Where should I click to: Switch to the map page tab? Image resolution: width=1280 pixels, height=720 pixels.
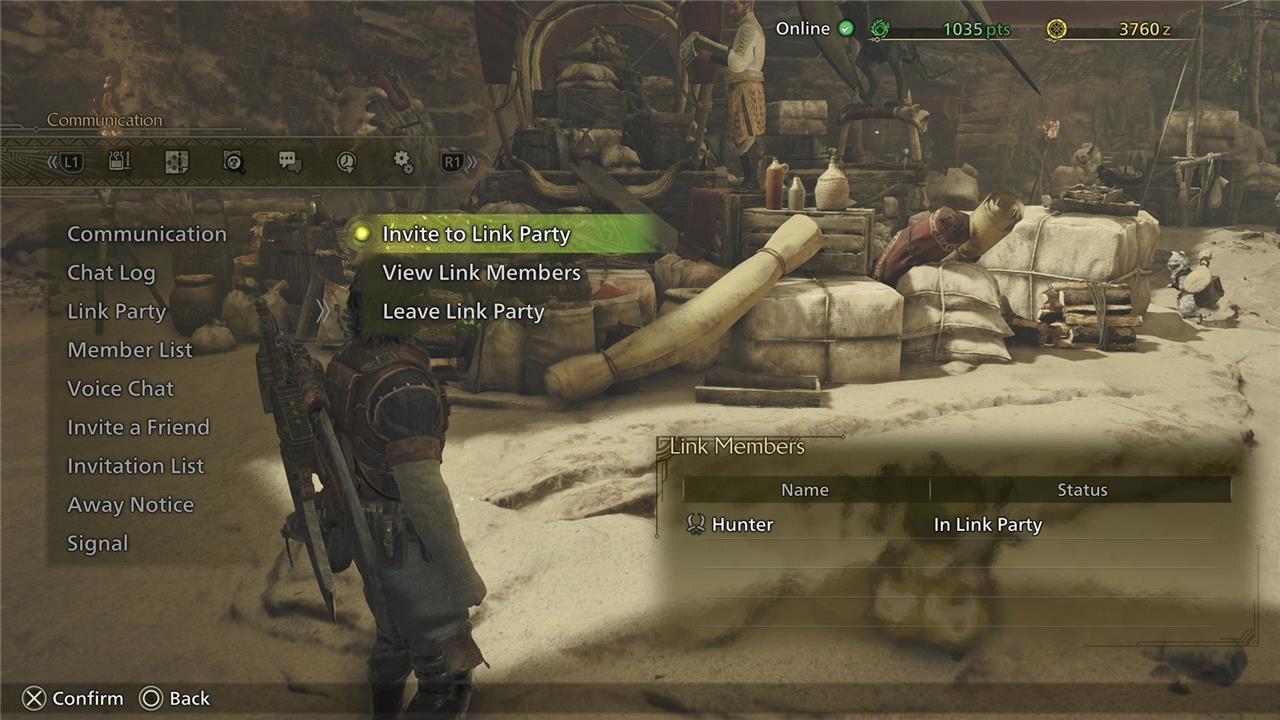[x=177, y=162]
